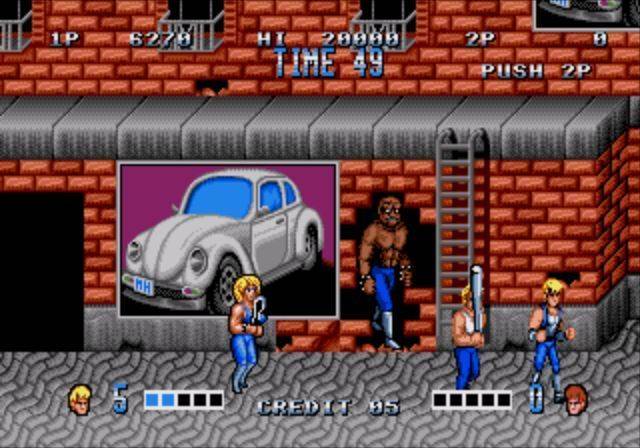Select player two's brown-haired portrait icon

pos(574,399)
